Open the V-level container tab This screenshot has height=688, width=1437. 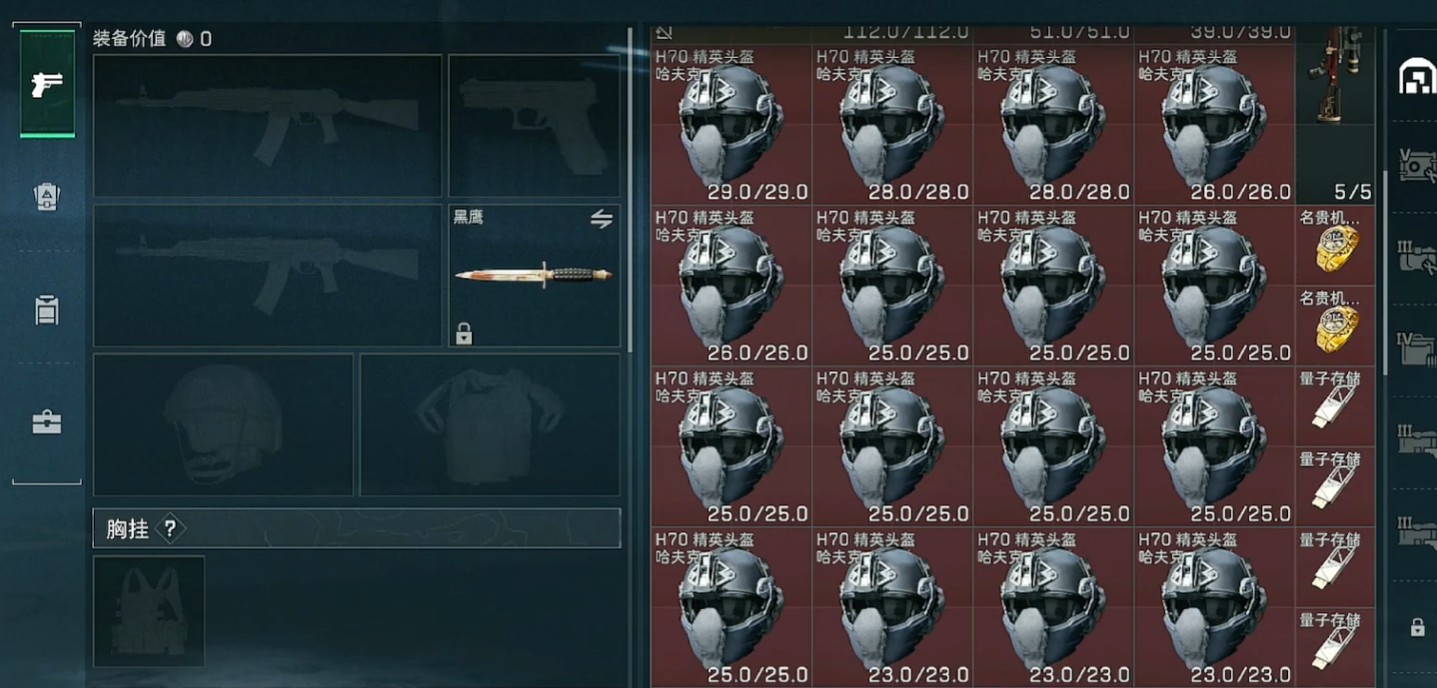(1416, 166)
